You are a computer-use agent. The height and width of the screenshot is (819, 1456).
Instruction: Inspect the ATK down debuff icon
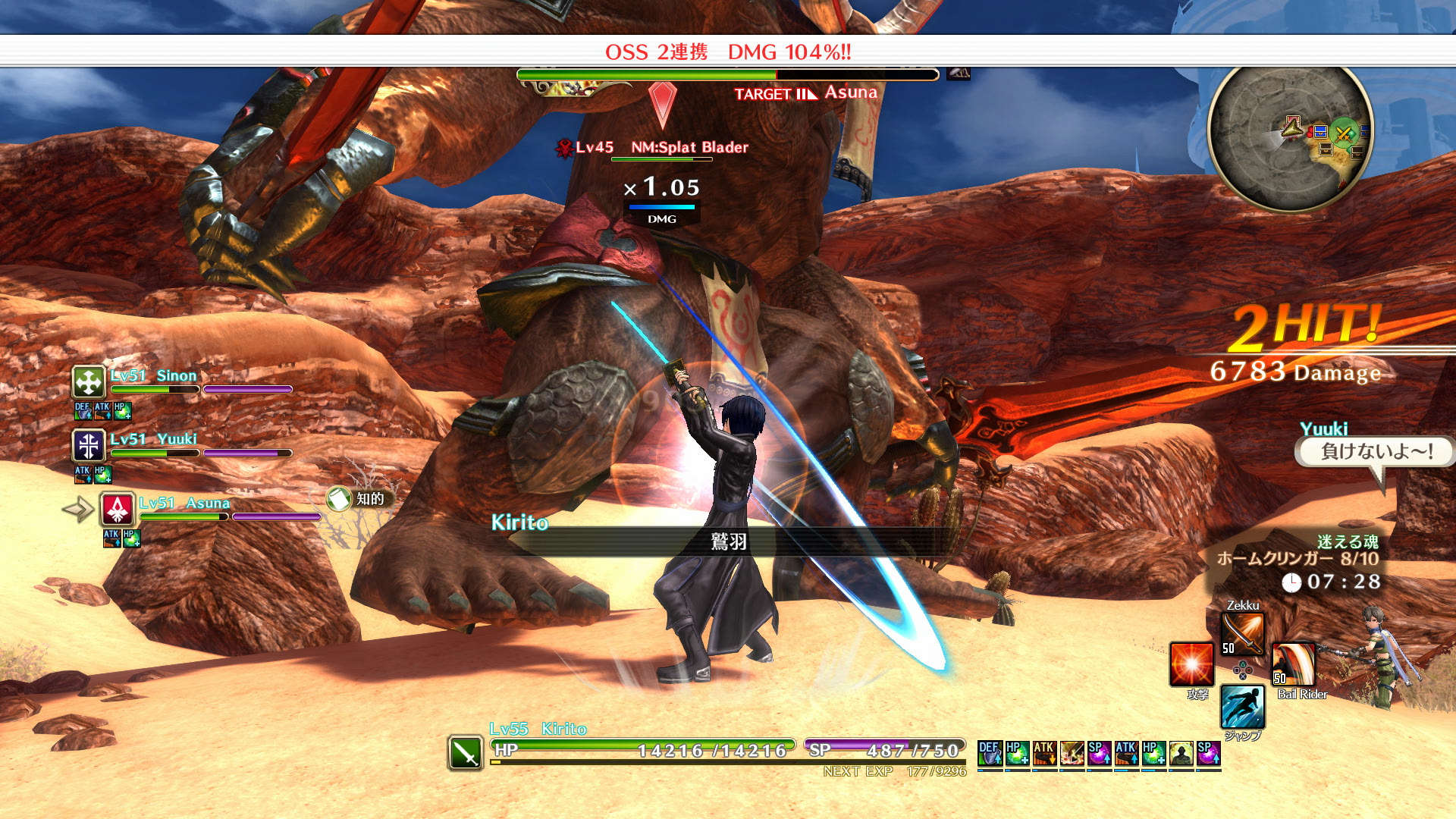[x=1044, y=753]
